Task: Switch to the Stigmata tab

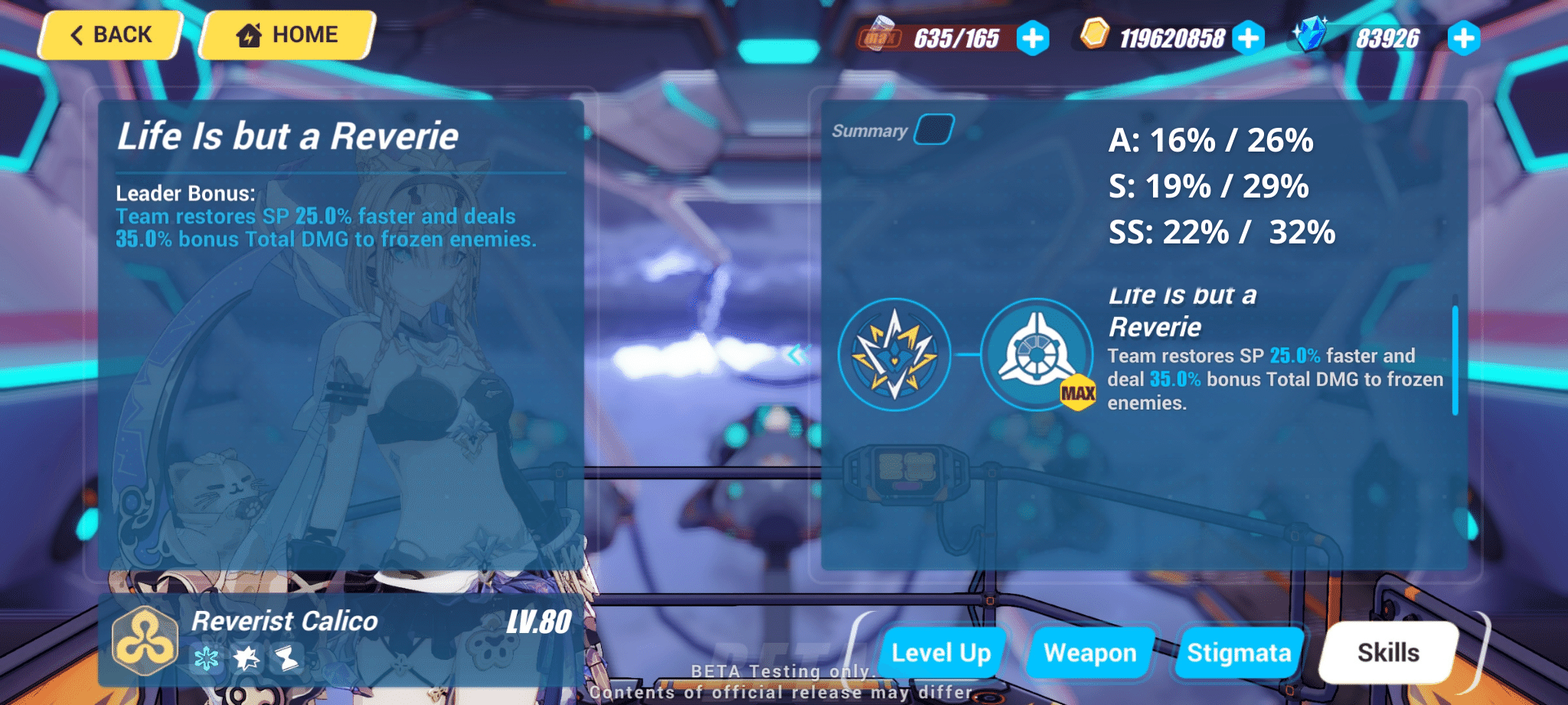Action: coord(1239,653)
